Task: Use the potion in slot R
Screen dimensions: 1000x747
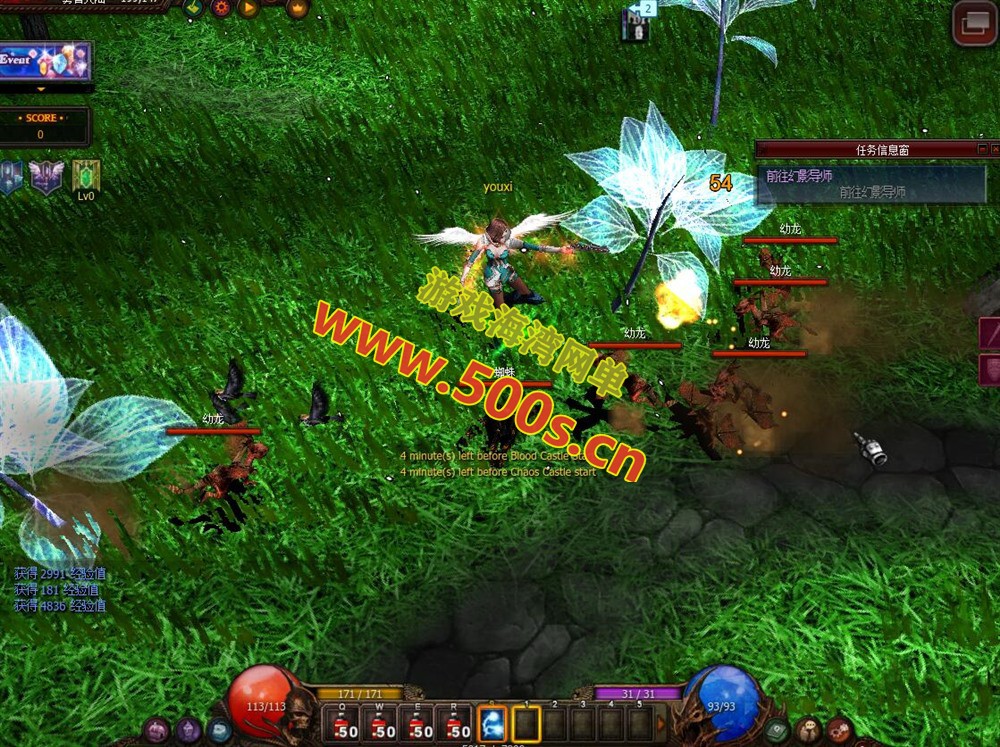Action: coord(457,725)
